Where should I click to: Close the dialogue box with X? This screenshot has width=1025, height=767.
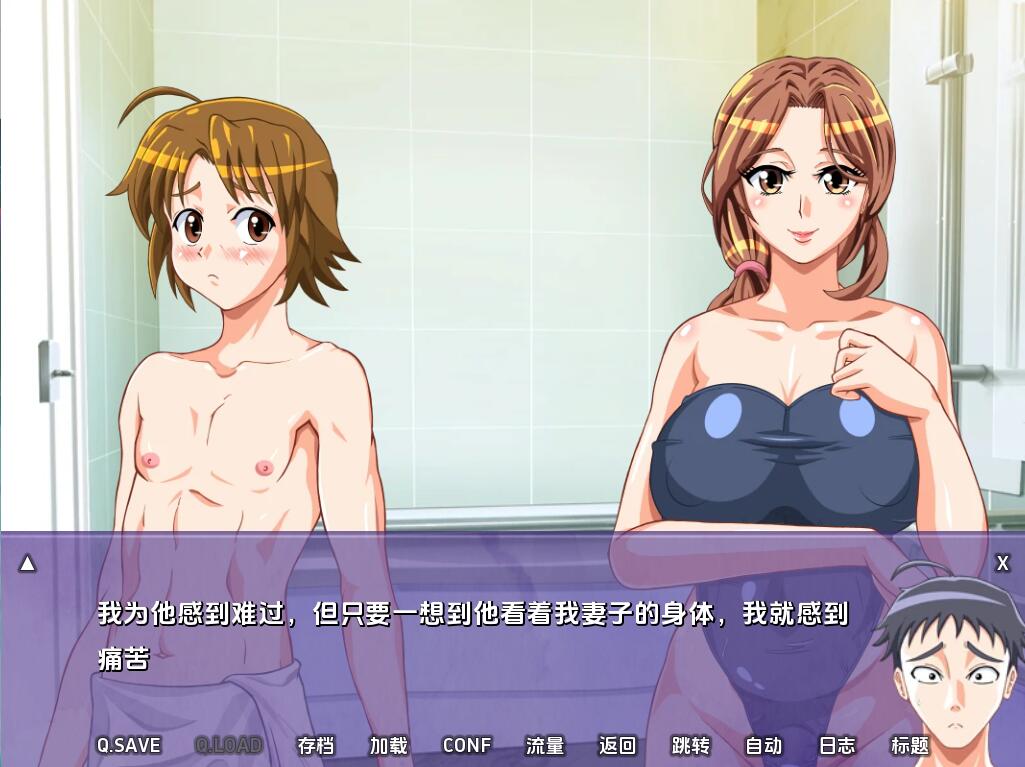pos(1002,564)
